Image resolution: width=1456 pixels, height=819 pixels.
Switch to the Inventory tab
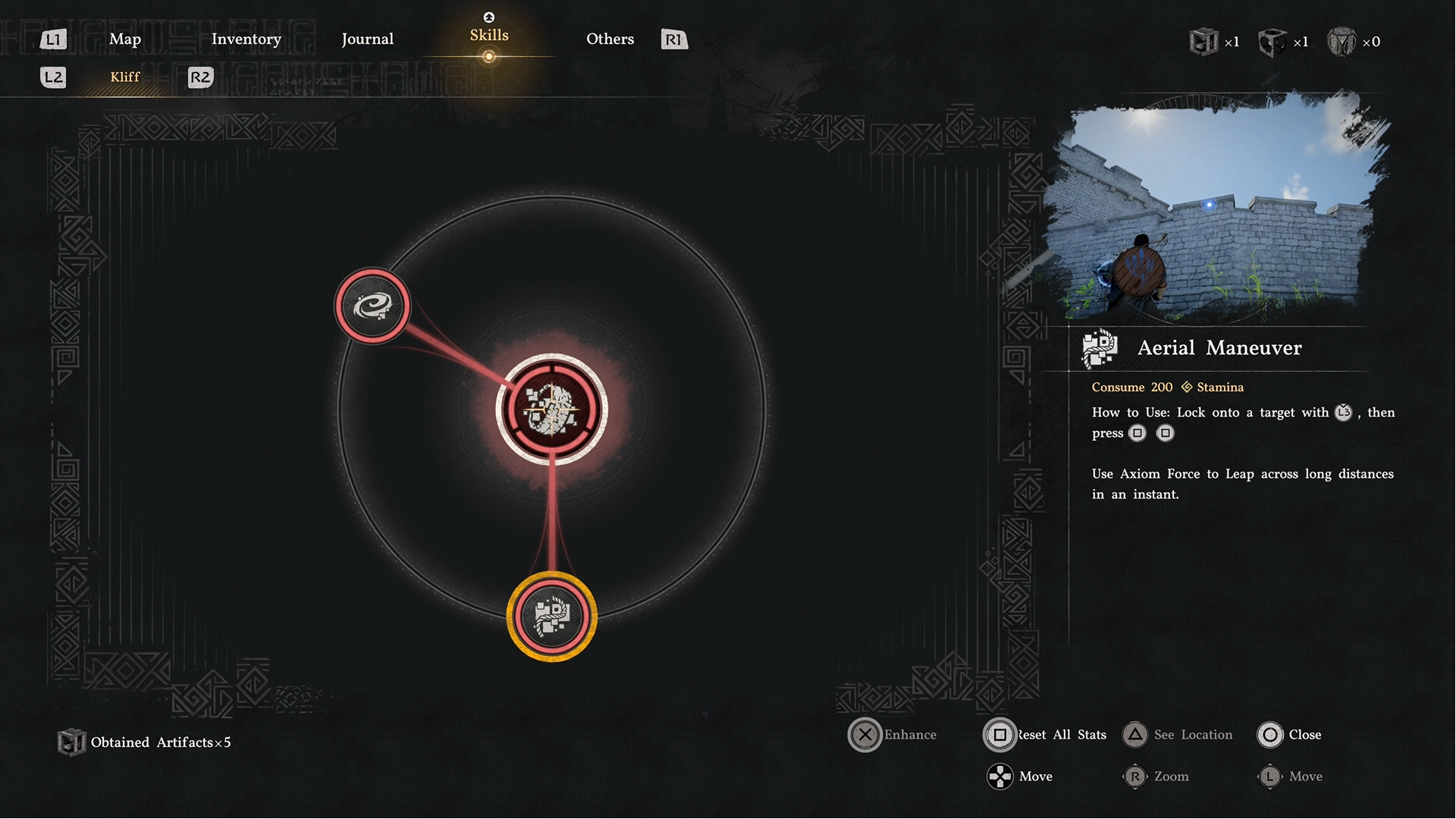click(246, 39)
